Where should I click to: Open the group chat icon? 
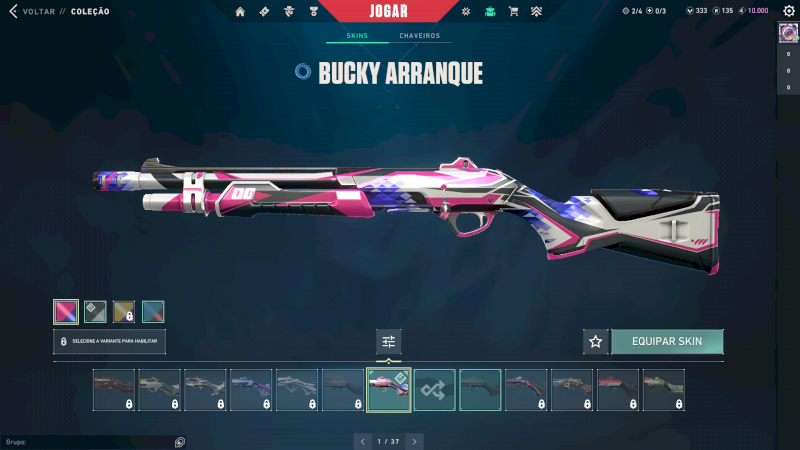click(180, 441)
